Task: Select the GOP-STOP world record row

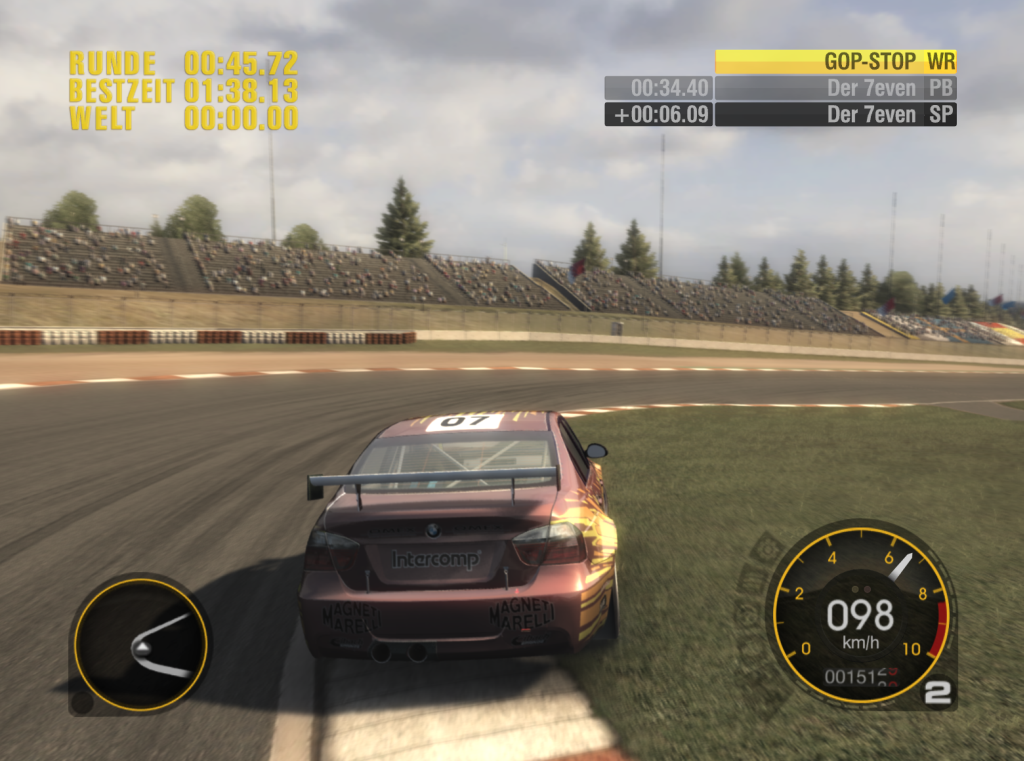Action: 836,62
